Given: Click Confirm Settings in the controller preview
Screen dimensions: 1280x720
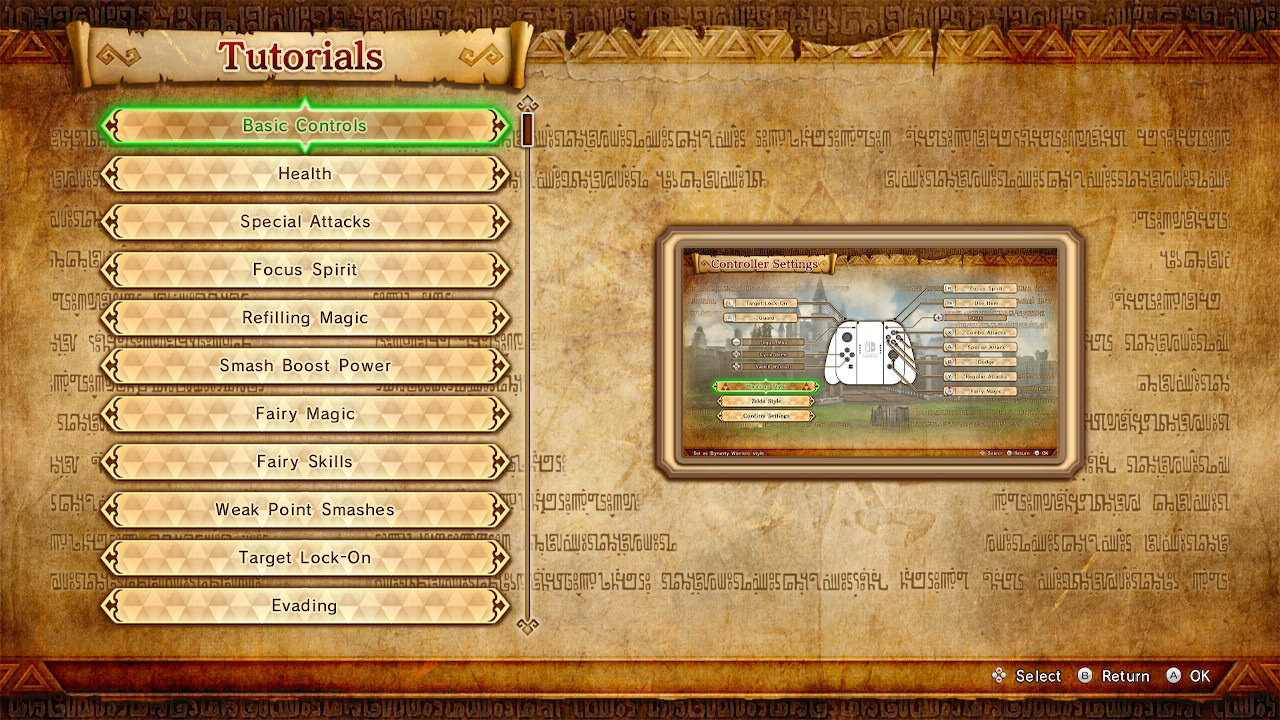Looking at the screenshot, I should pos(767,416).
